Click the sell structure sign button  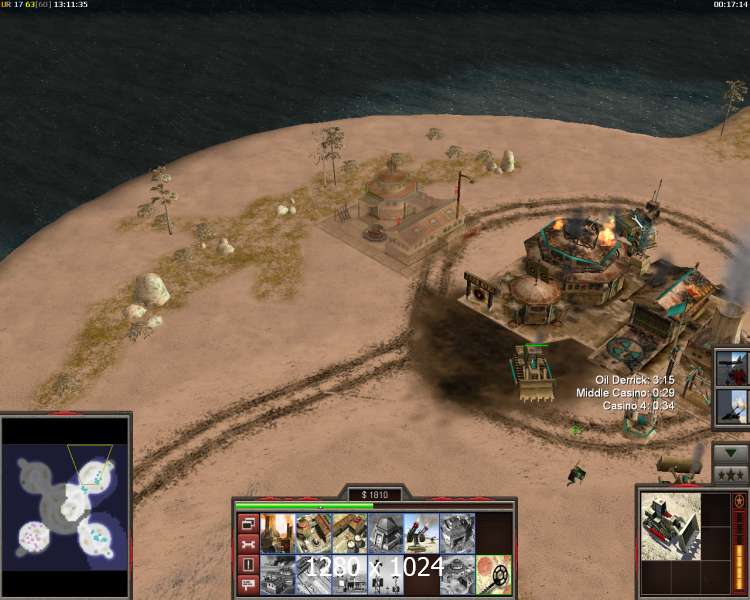247,585
